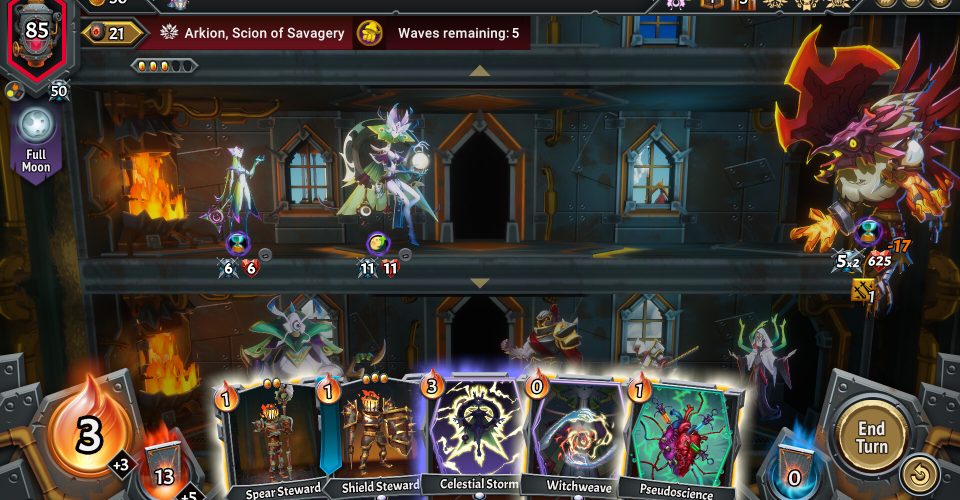Move up a floor with the up arrow
Screen dimensions: 960x500
480,70
